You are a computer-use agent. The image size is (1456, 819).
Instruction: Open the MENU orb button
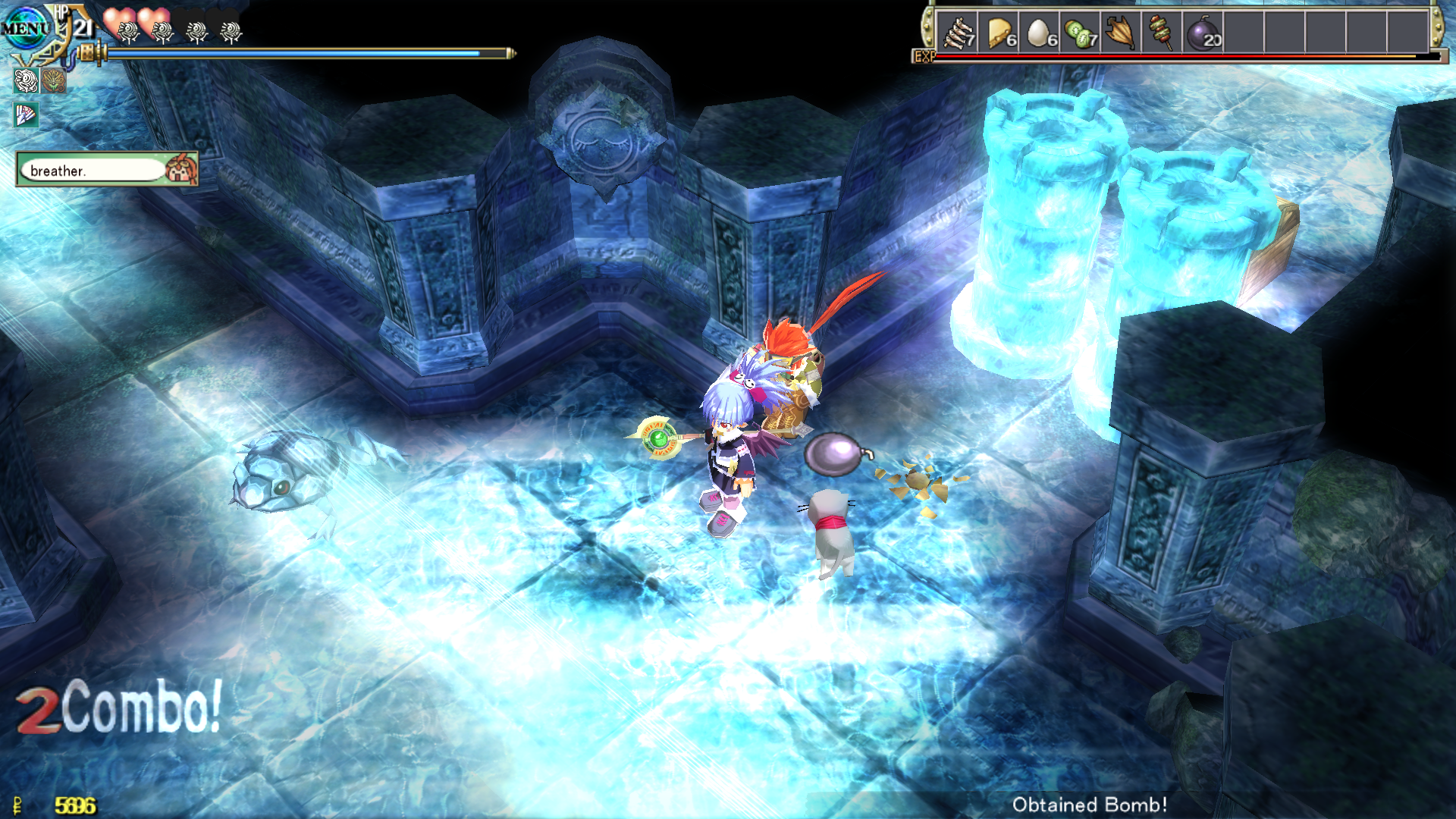point(24,29)
